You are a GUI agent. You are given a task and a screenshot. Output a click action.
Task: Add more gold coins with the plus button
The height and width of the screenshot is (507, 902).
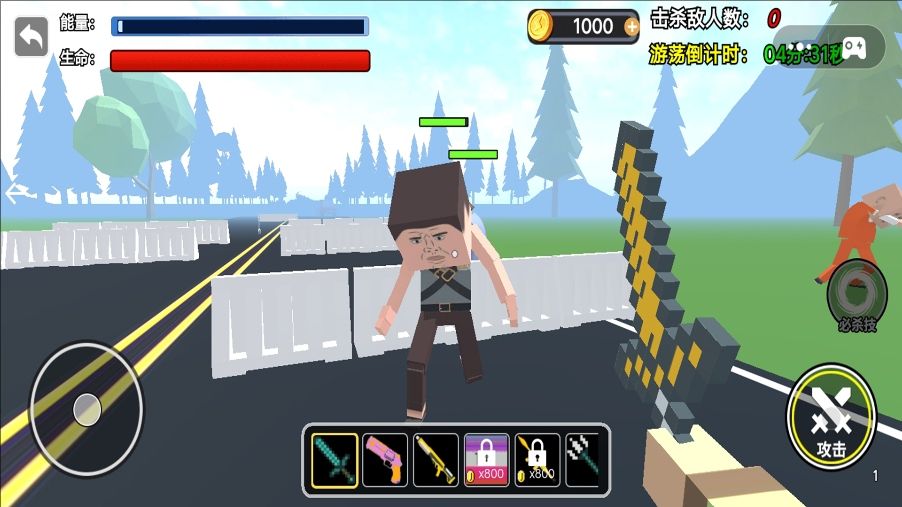click(x=631, y=27)
